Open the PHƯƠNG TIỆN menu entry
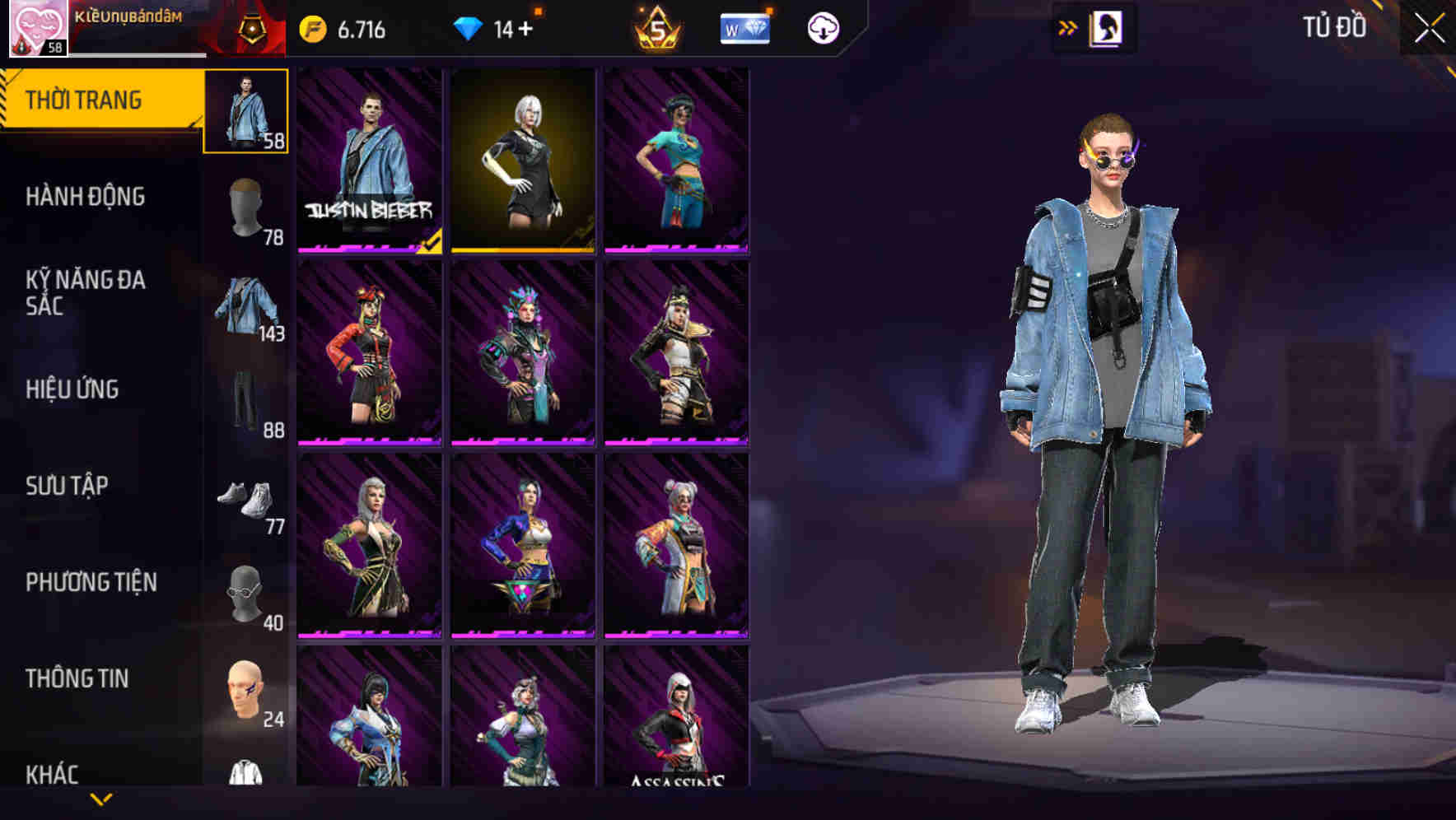 (x=91, y=581)
